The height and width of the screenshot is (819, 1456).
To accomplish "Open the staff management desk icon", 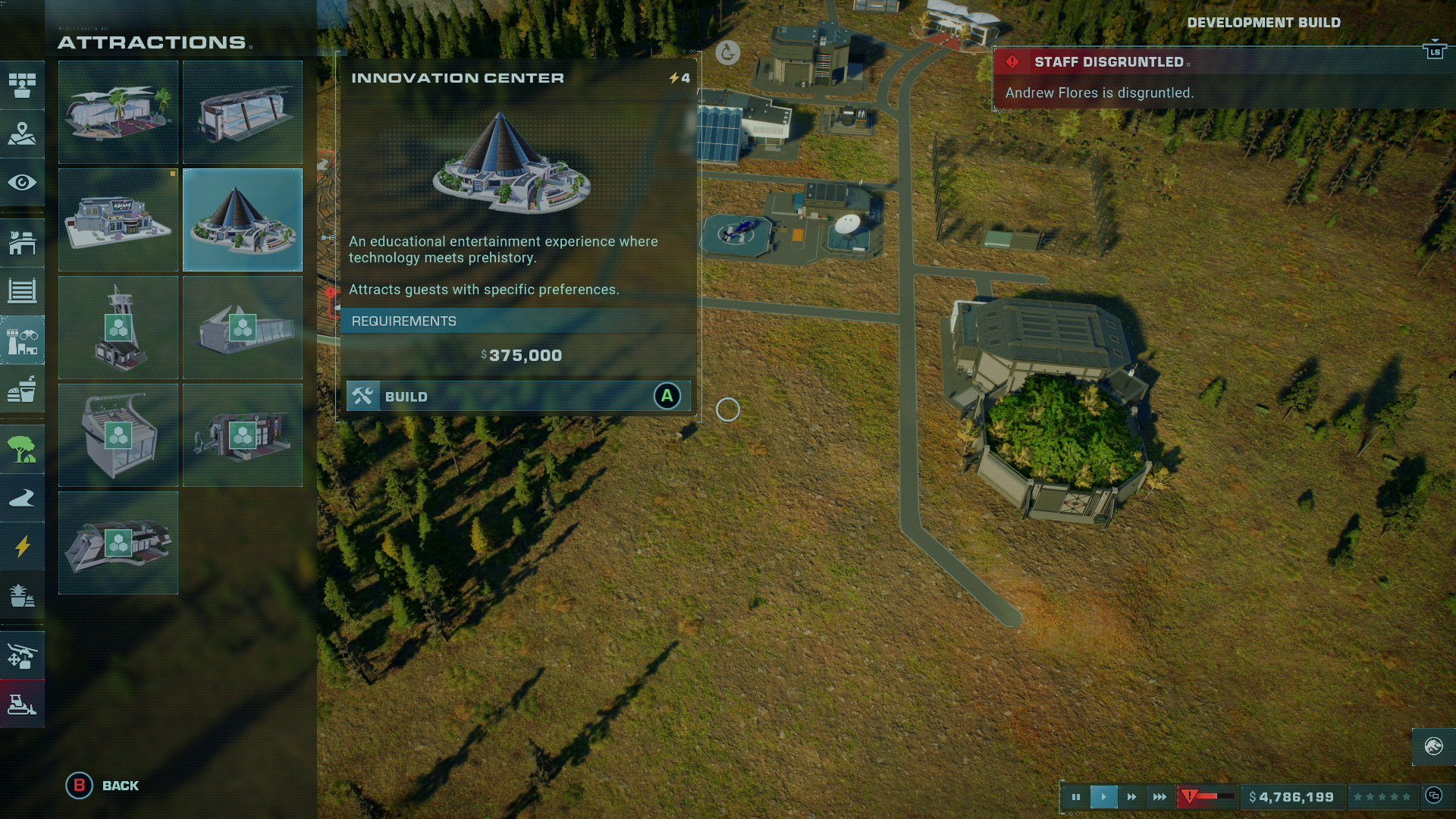I will 23,243.
